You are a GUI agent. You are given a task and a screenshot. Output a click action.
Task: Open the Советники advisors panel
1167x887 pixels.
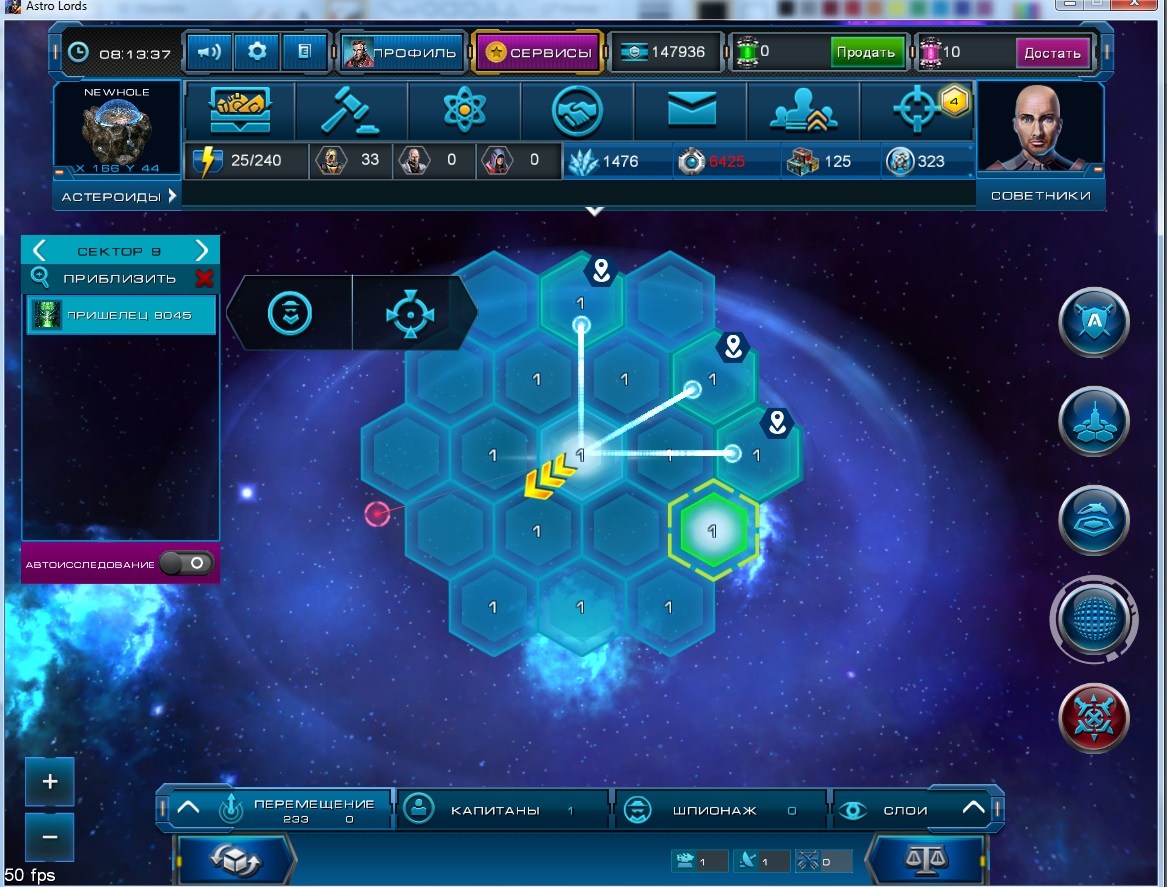pos(1040,196)
